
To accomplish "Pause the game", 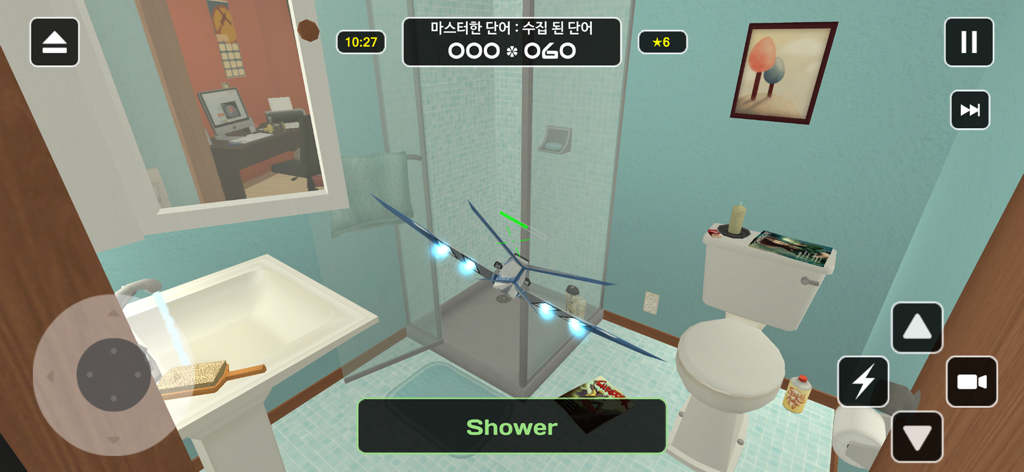I will (969, 42).
